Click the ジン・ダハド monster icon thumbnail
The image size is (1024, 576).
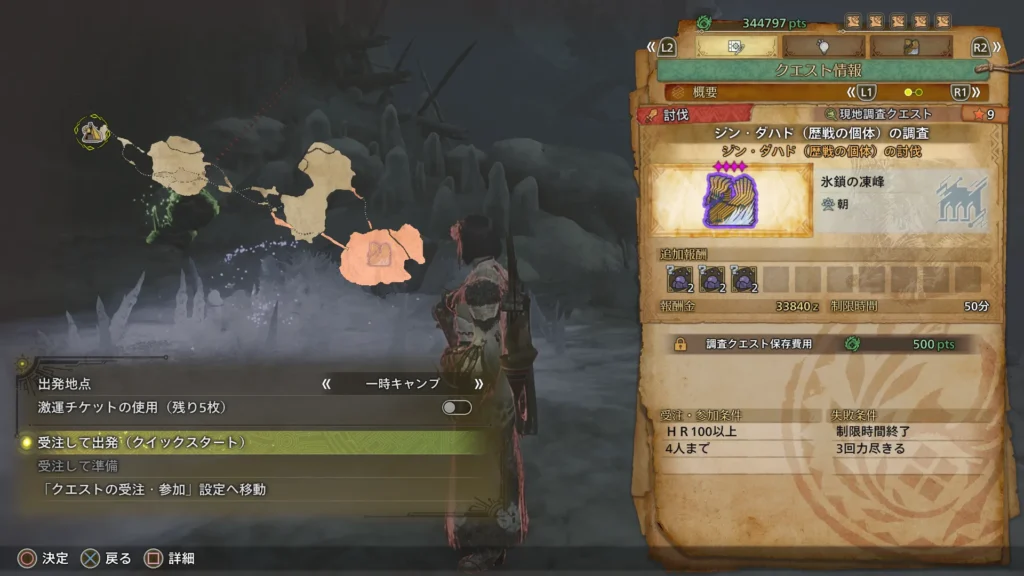pos(729,200)
